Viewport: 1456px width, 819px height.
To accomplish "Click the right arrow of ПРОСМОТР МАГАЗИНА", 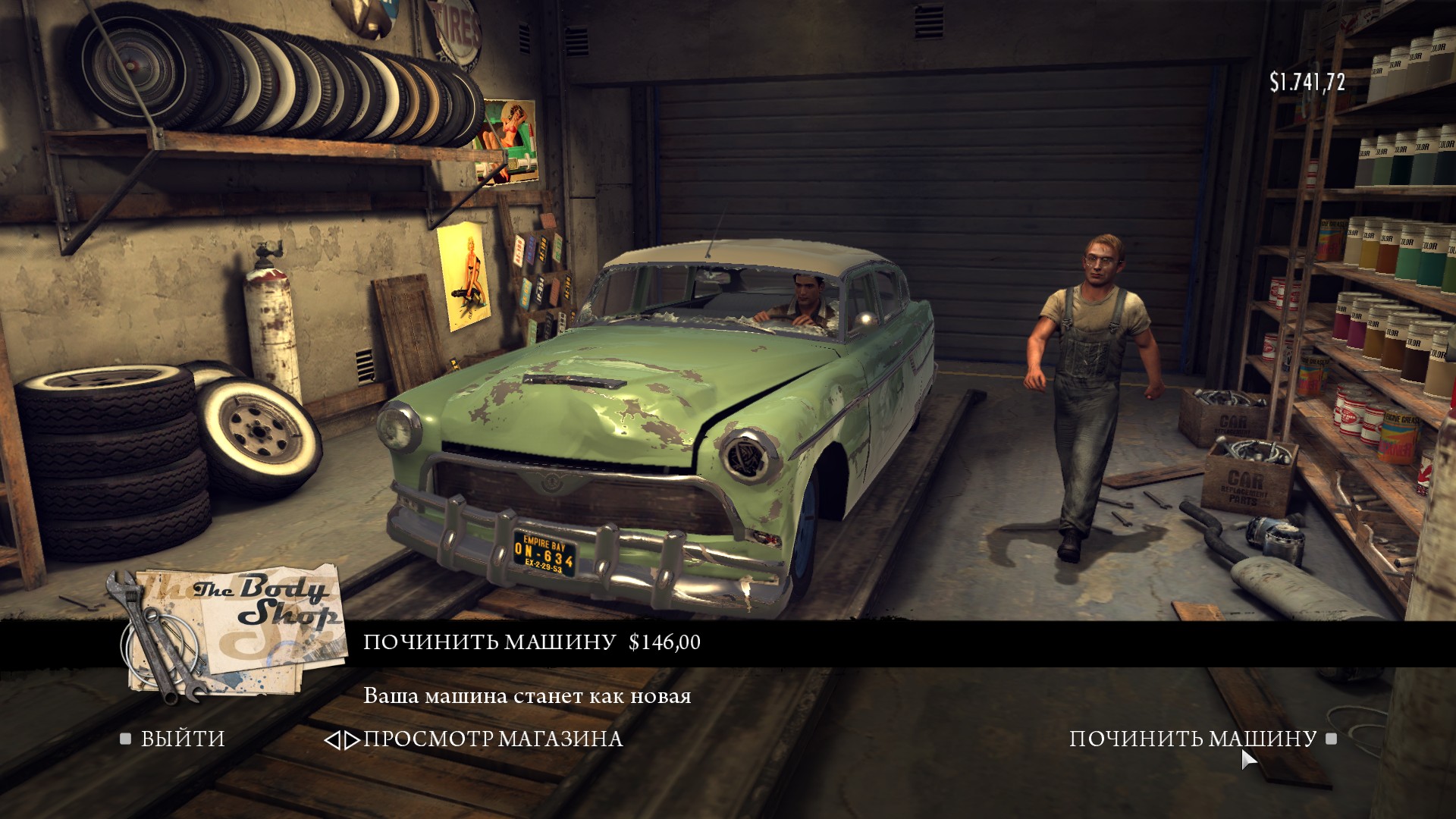I will (350, 739).
